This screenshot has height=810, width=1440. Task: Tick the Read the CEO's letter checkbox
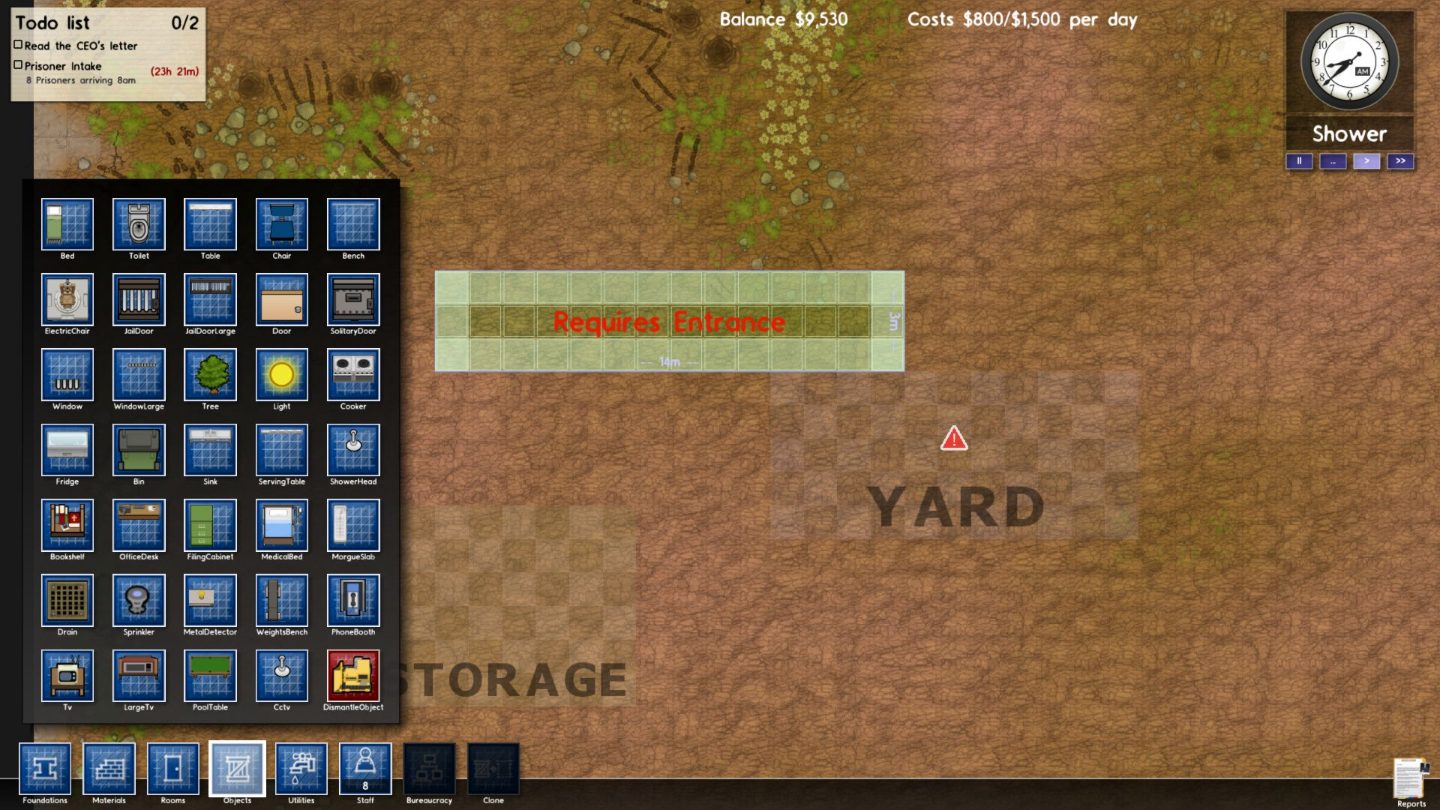pyautogui.click(x=18, y=45)
